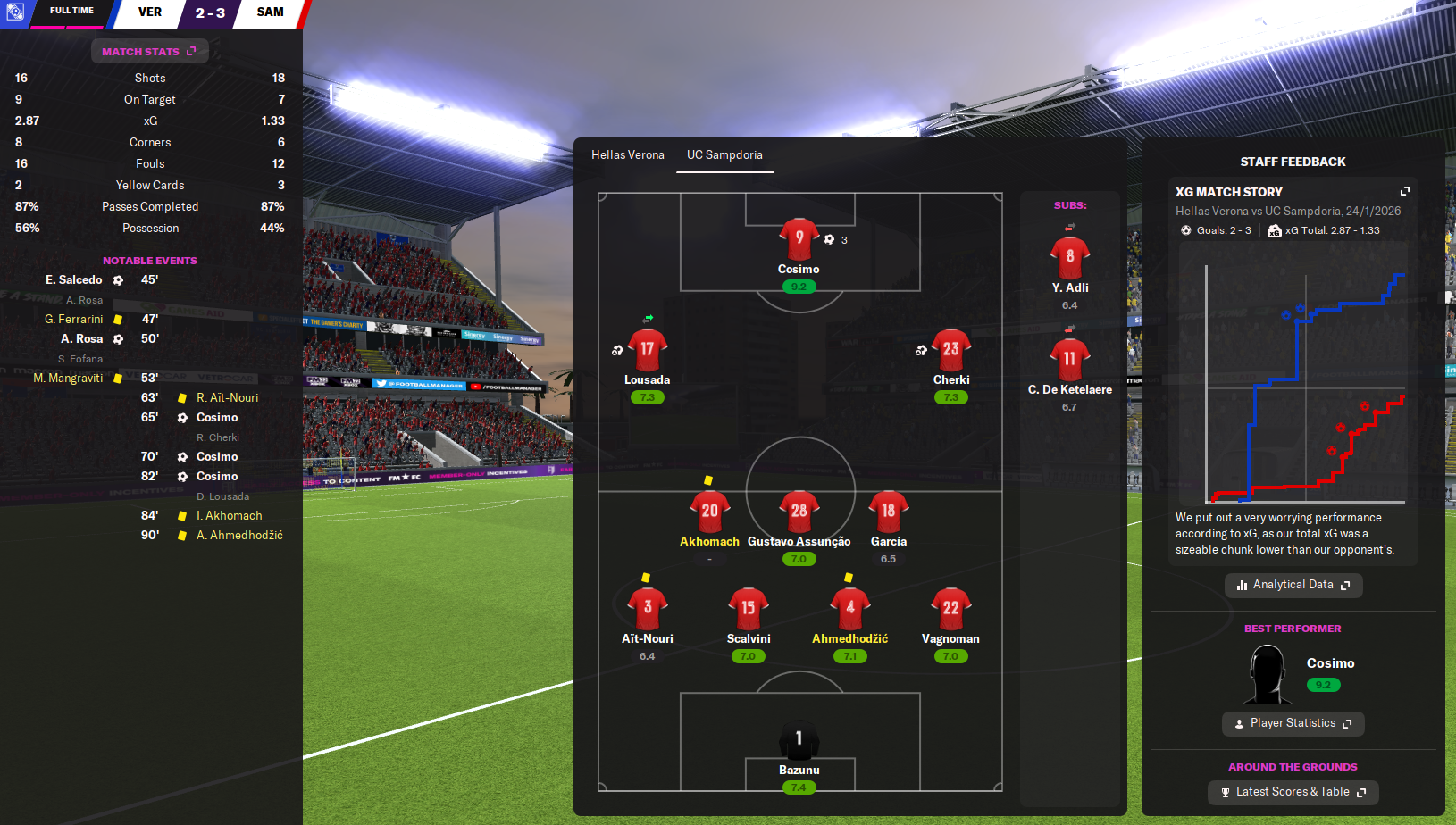Select striker Cosimo's shirt on the pitch

coord(799,240)
